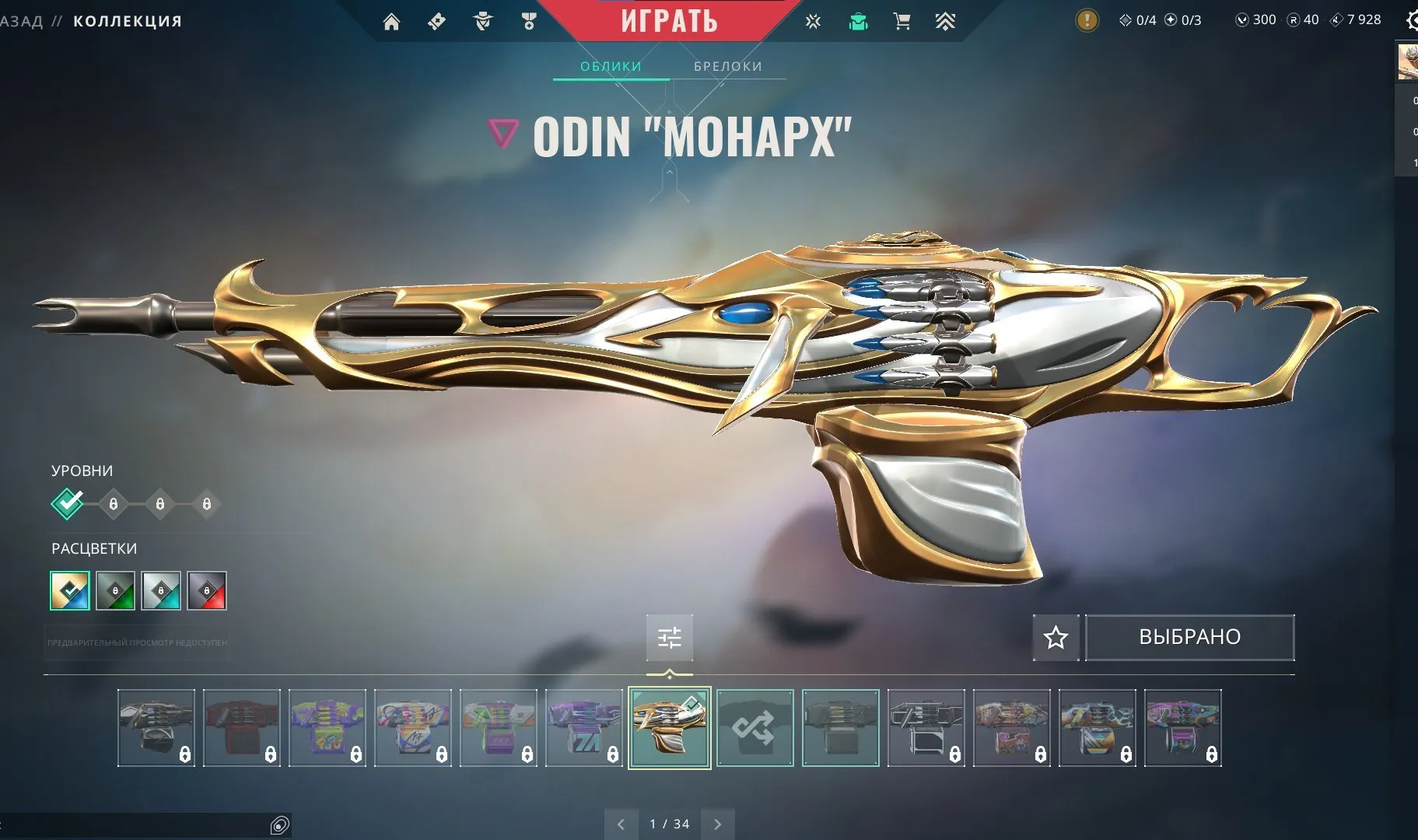
Task: Select the second locked skin level
Action: point(114,503)
